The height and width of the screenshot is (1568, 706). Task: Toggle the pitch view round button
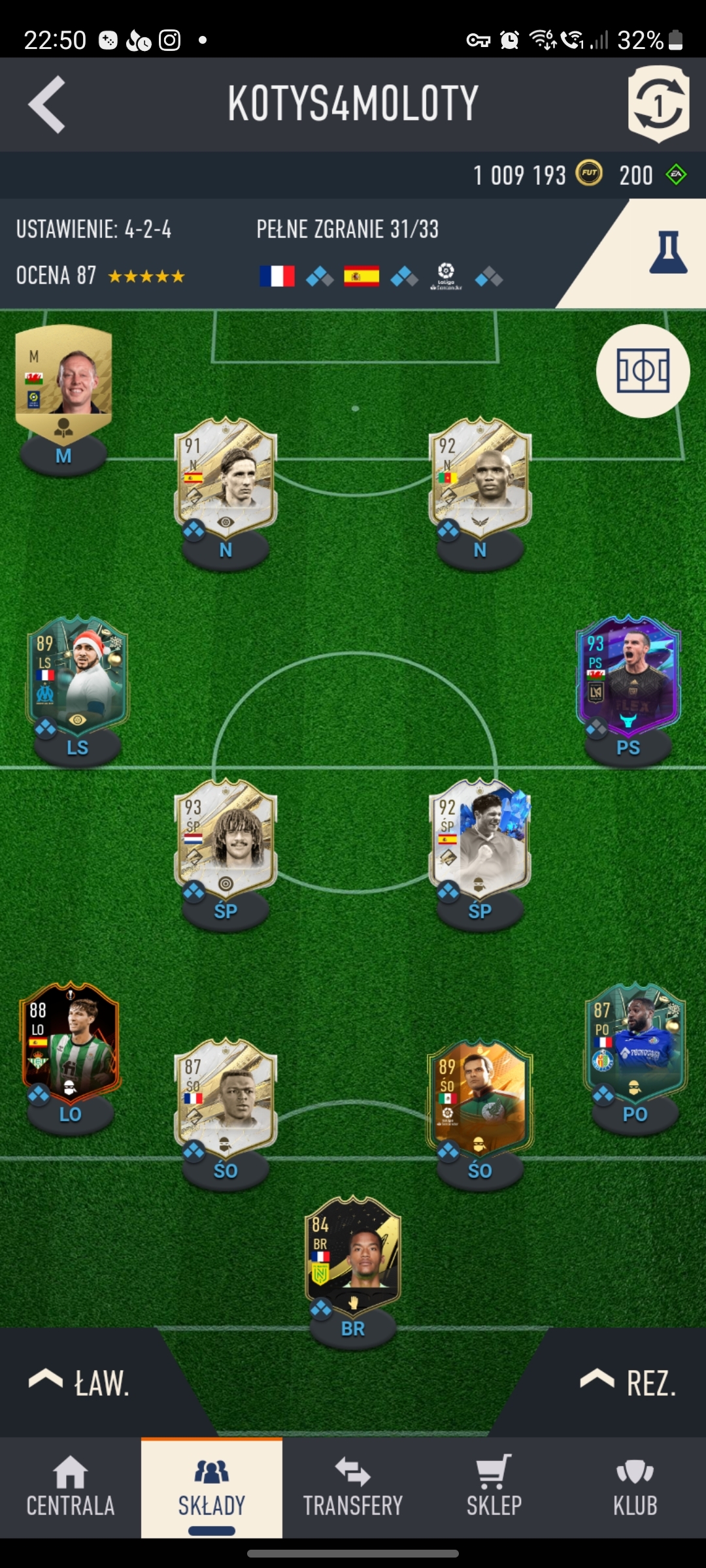click(x=643, y=371)
